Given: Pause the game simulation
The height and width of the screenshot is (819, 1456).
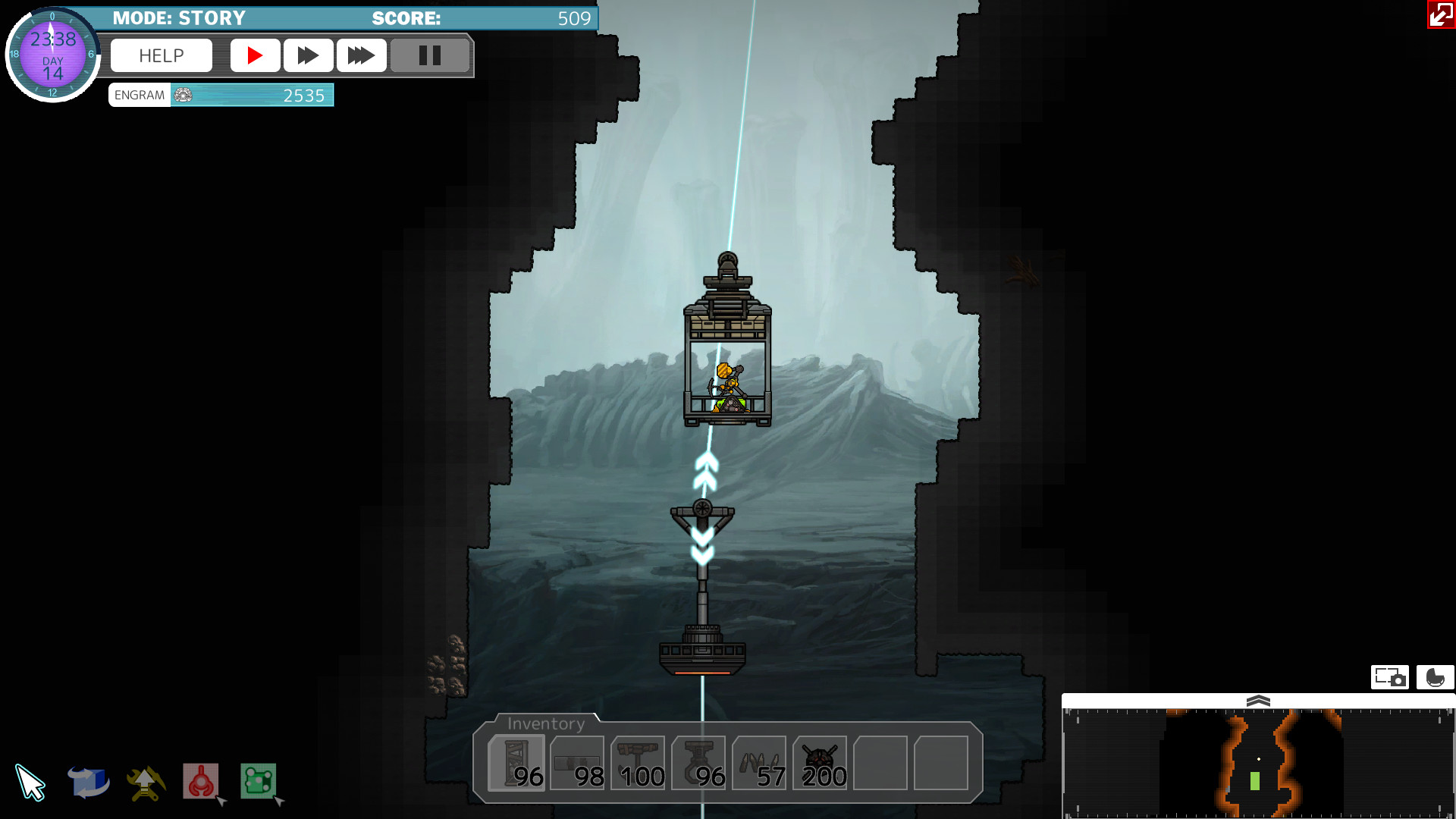Looking at the screenshot, I should [430, 55].
